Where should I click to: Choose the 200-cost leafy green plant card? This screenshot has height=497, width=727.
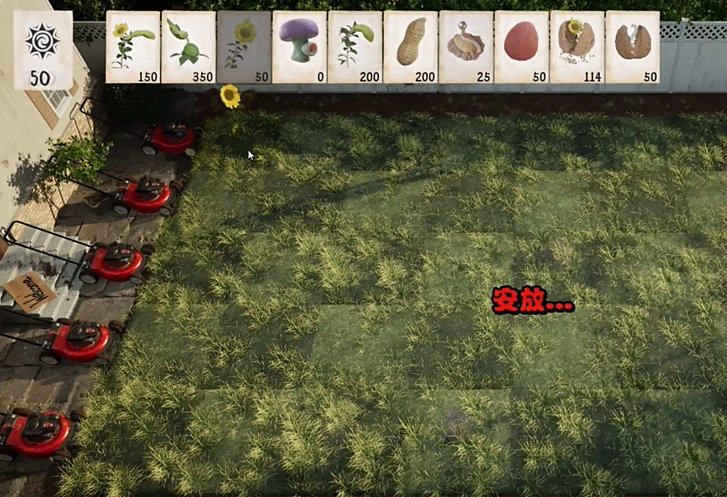click(355, 46)
